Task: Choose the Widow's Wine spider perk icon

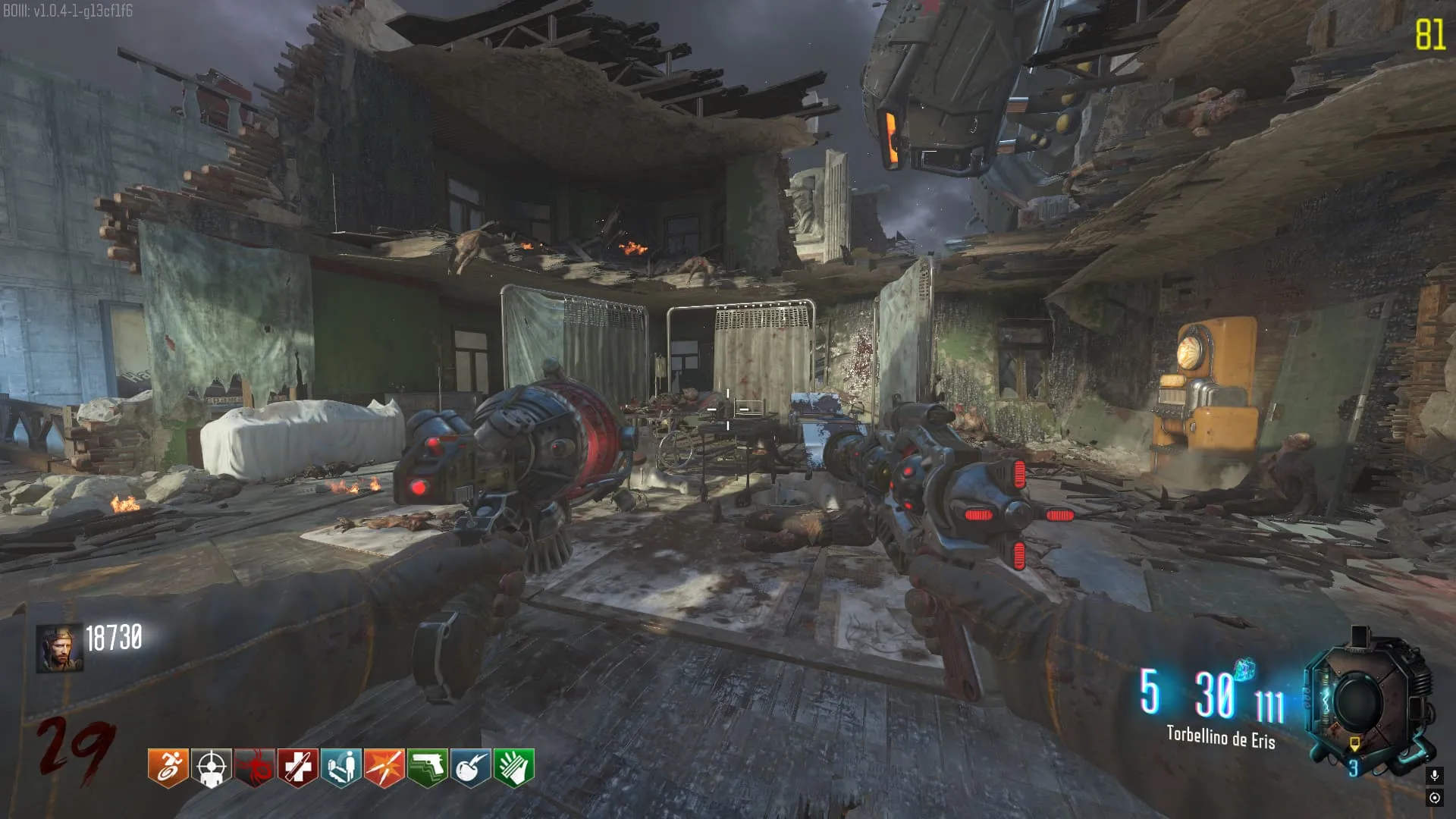Action: [254, 767]
